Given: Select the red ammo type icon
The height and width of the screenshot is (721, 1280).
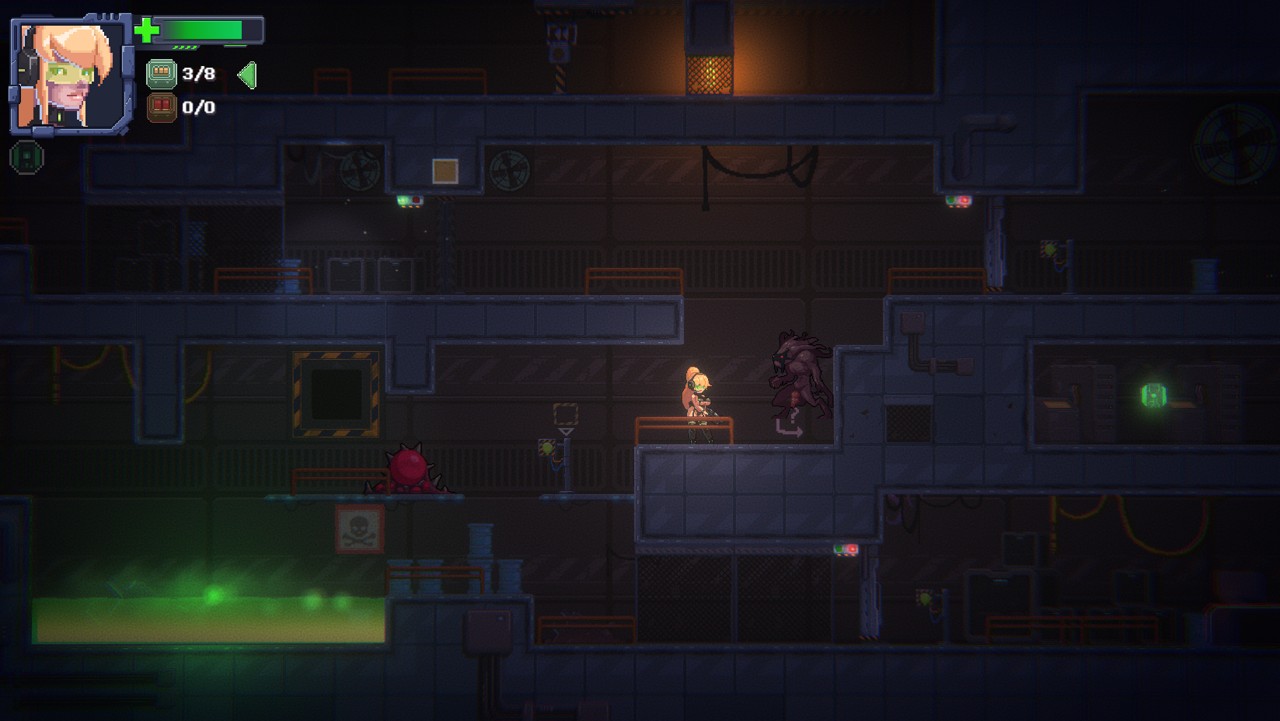Looking at the screenshot, I should click(161, 107).
